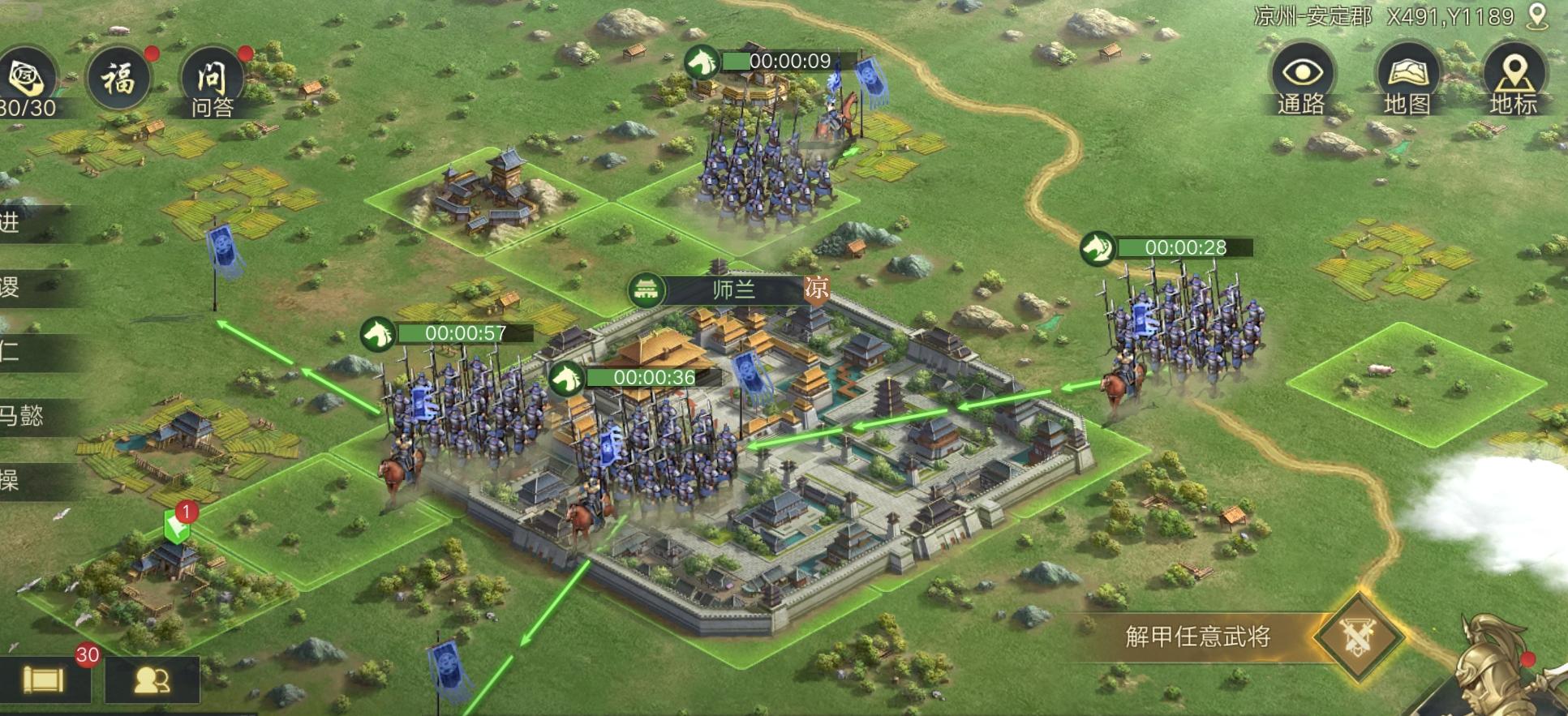Image resolution: width=1568 pixels, height=716 pixels.
Task: Open the 解甲任意武将 quest tracker
Action: 1197,637
